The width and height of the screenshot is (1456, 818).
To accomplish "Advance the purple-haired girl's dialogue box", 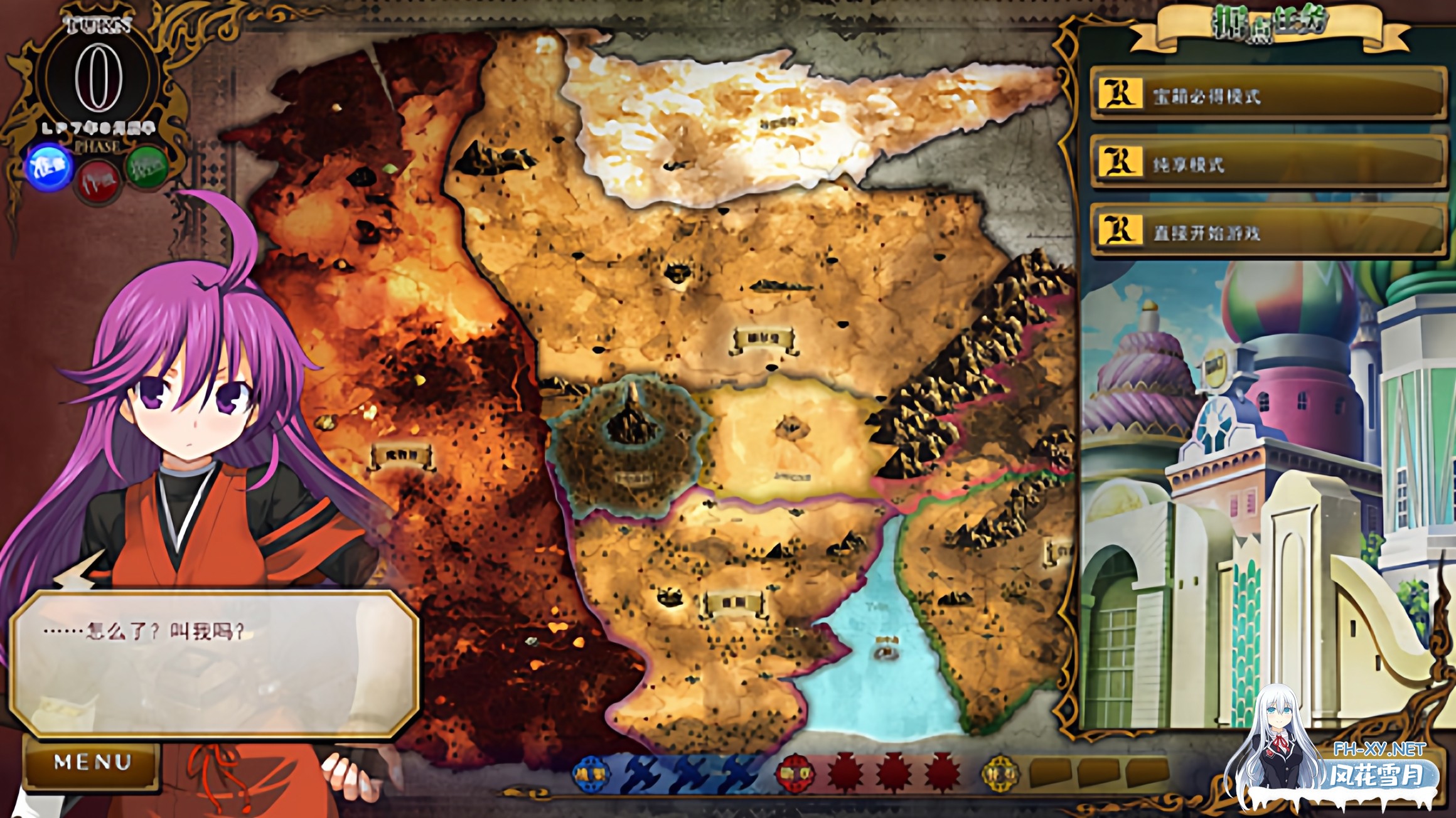I will (213, 664).
